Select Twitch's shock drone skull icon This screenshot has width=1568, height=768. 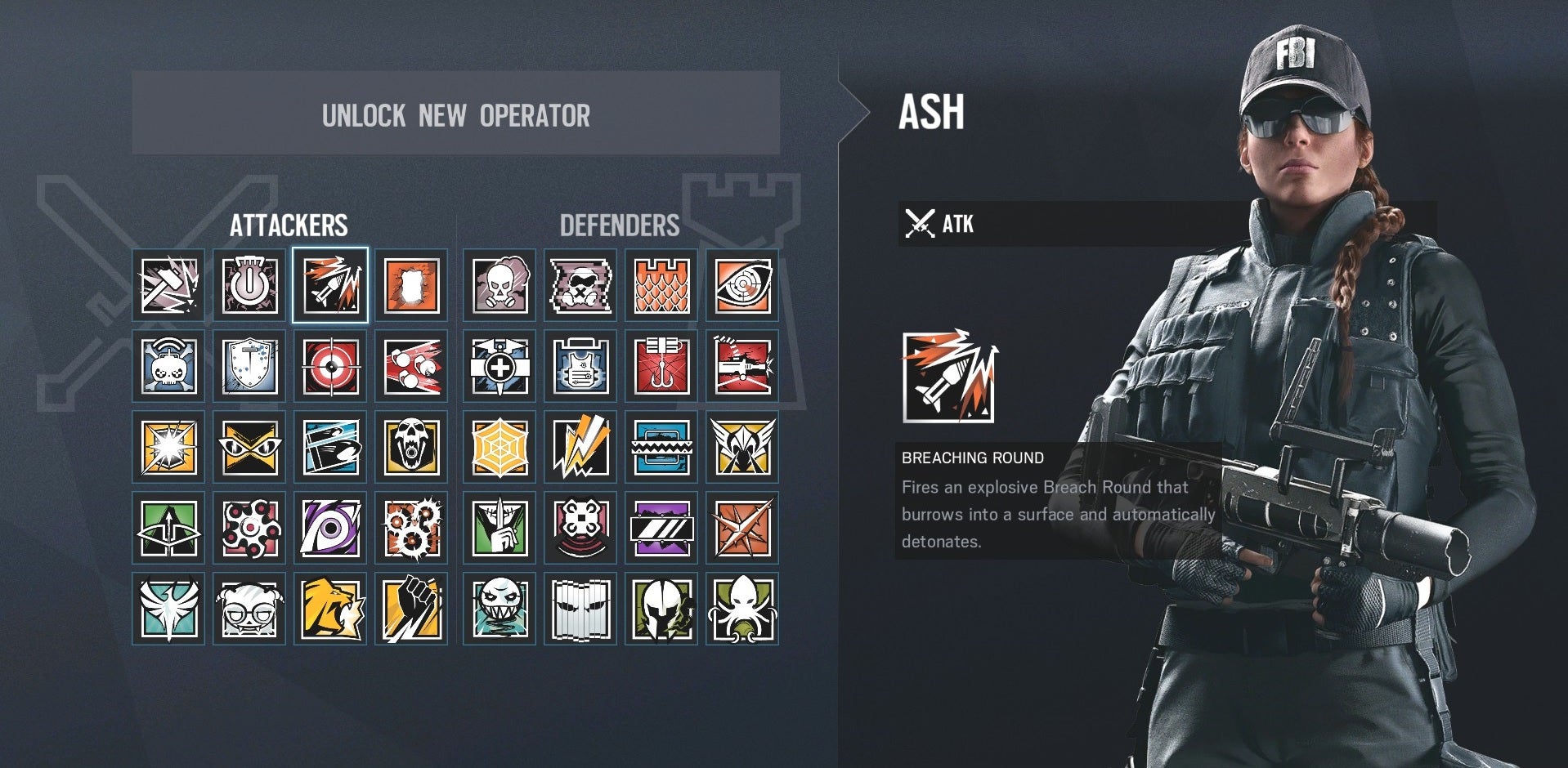[x=168, y=366]
